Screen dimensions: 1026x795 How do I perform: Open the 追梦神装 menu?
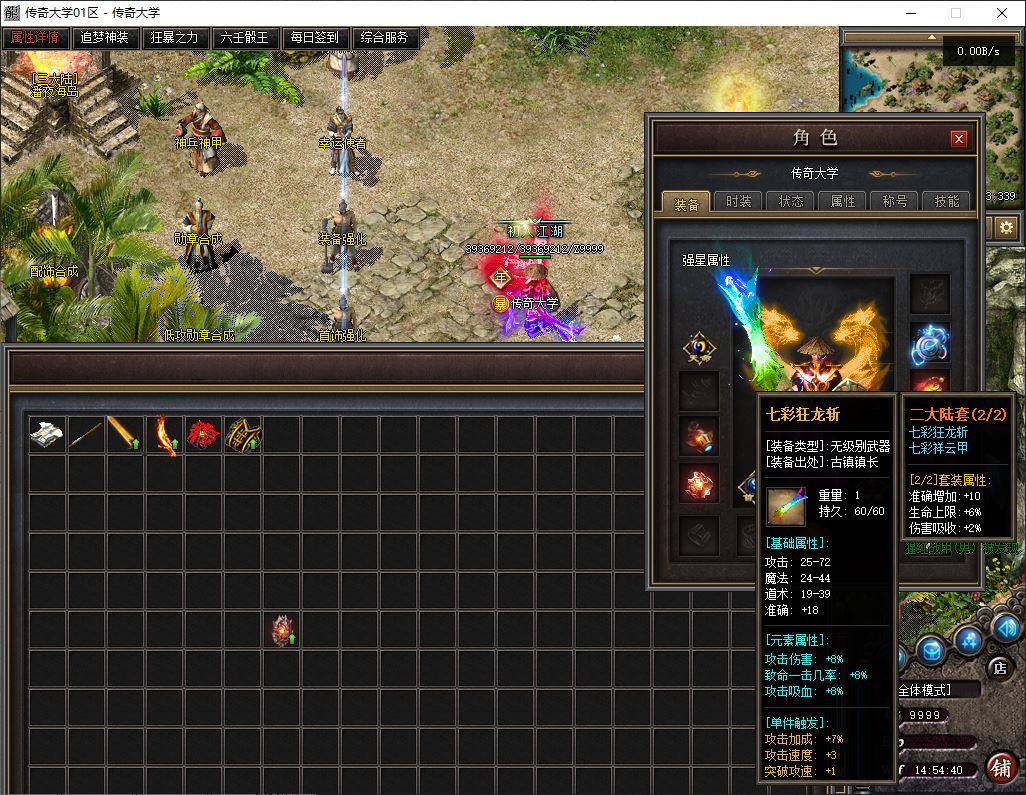[x=105, y=38]
